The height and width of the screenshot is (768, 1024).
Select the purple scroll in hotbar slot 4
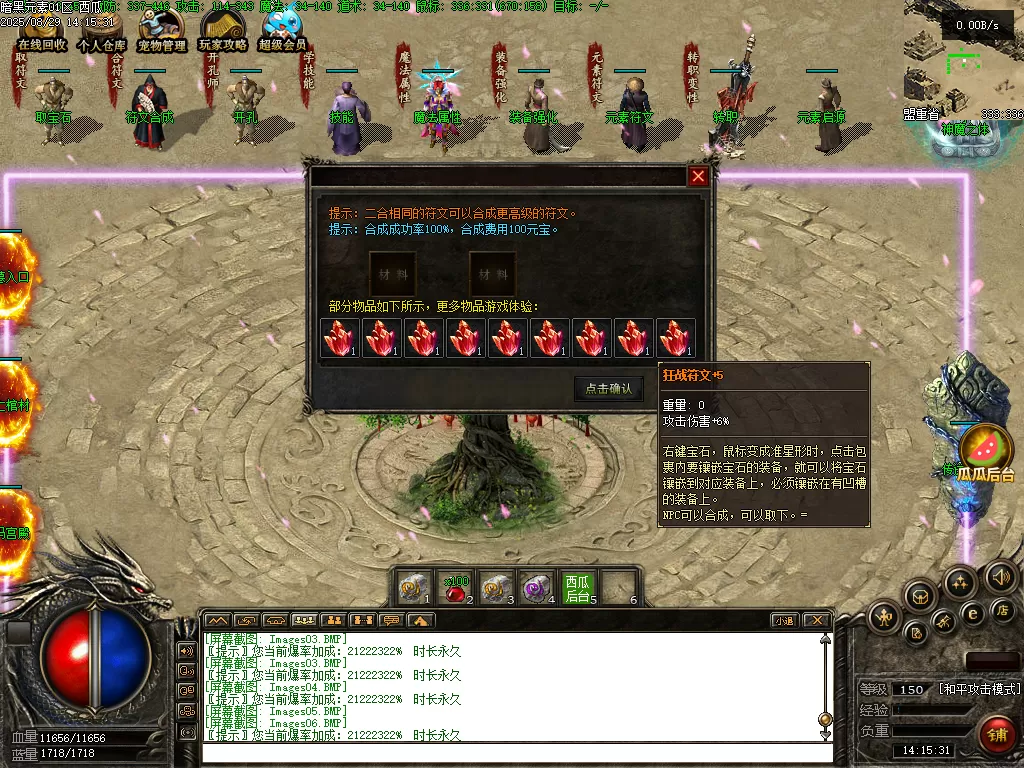538,588
